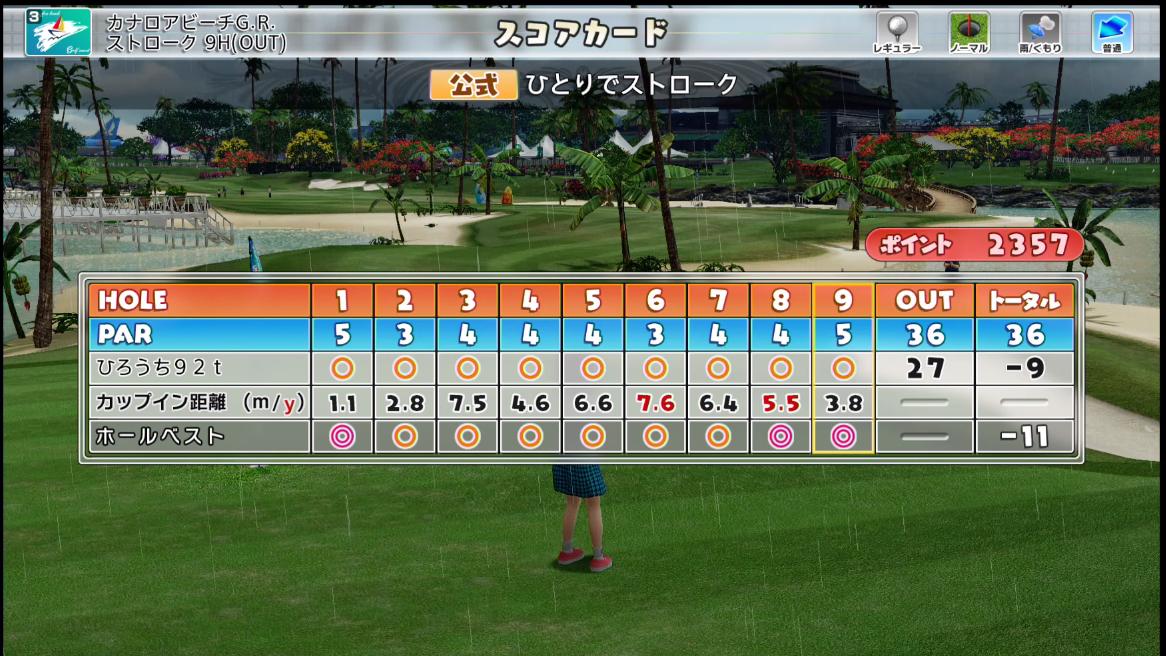Click the ホールベスト row label
The height and width of the screenshot is (656, 1166).
(x=160, y=436)
